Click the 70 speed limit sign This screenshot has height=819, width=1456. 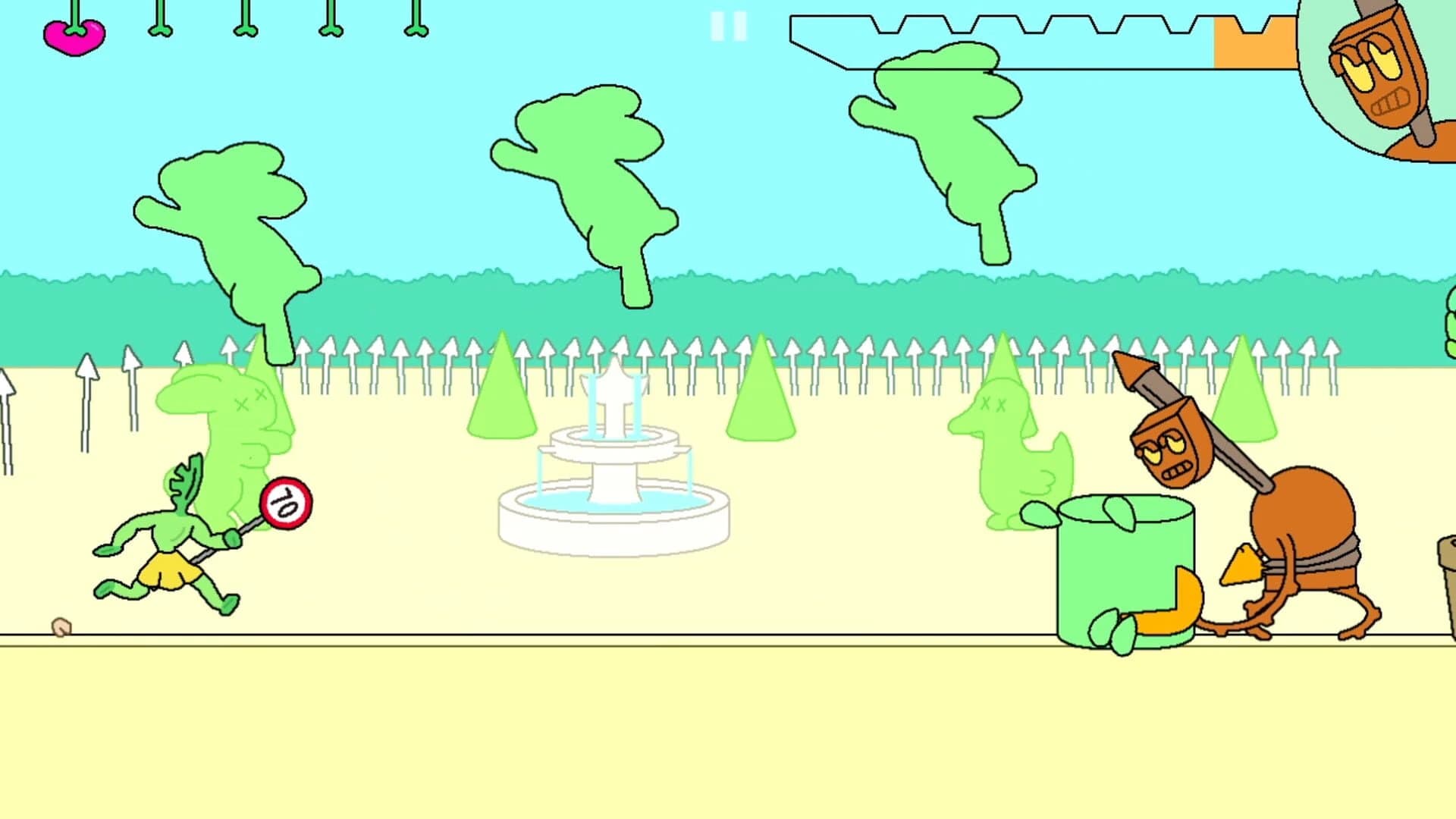286,500
